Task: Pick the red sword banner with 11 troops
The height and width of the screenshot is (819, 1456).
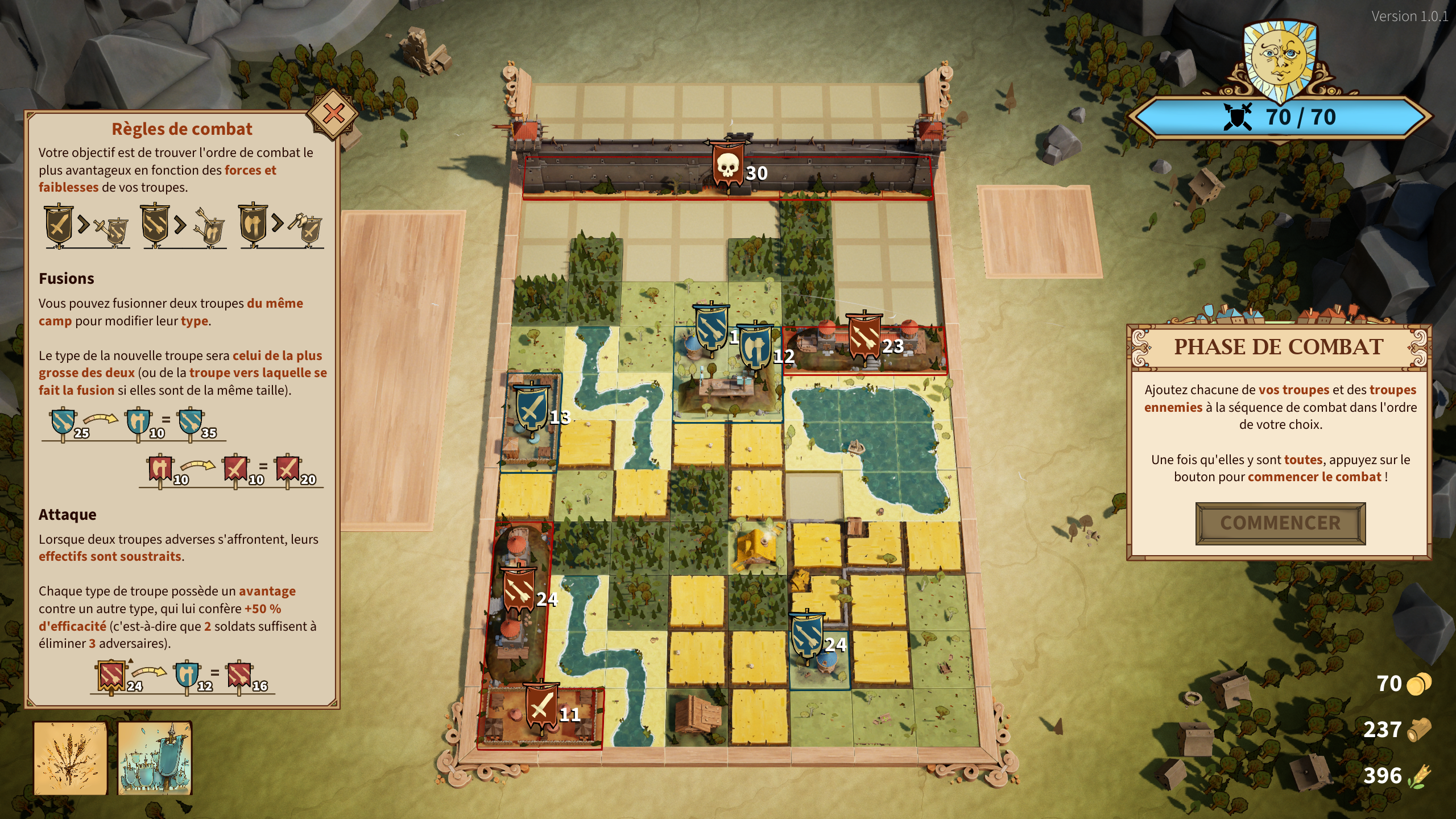Action: coord(541,706)
